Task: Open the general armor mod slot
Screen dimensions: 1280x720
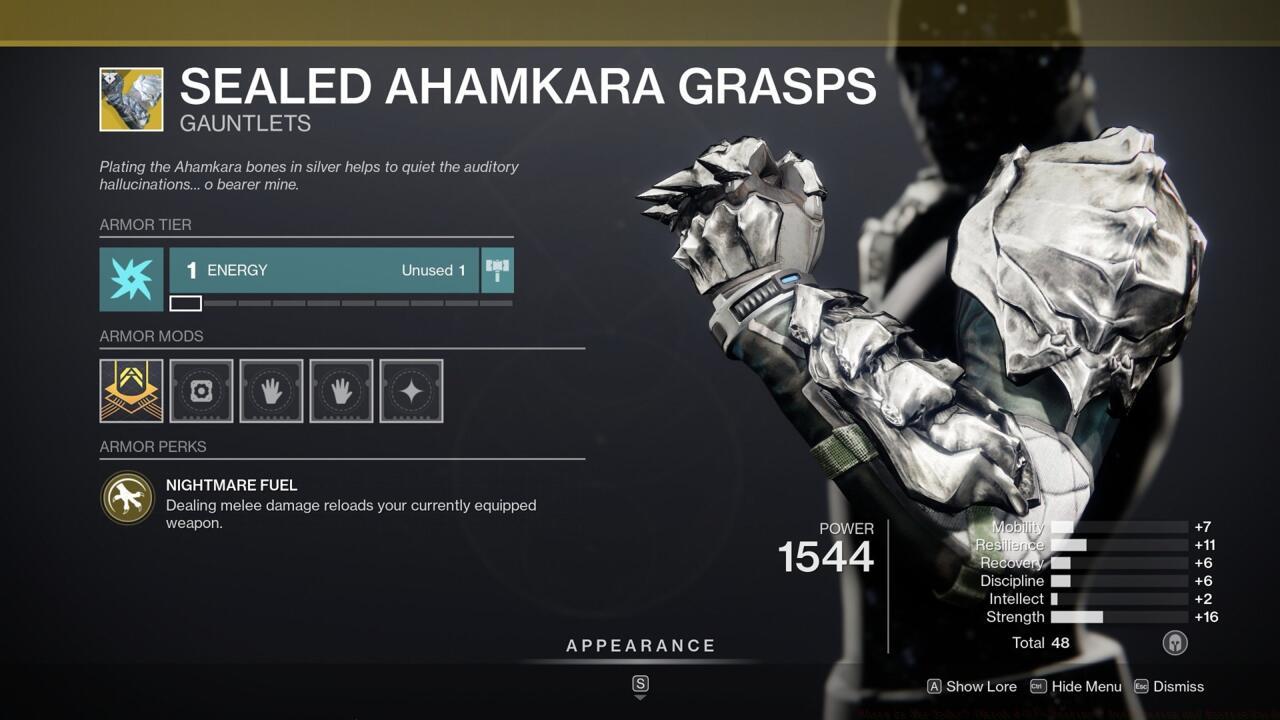Action: pos(201,390)
